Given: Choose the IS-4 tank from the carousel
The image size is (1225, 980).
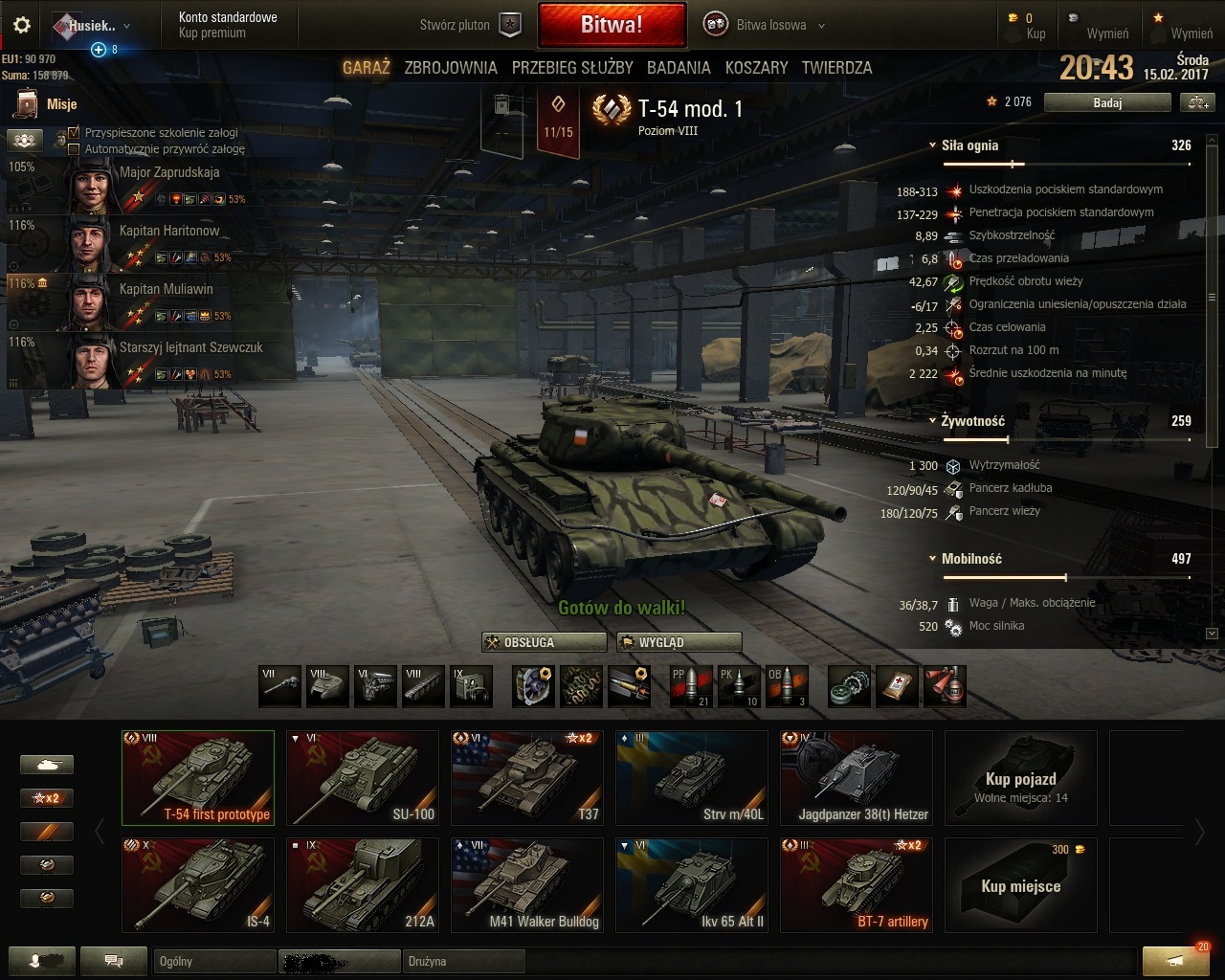Looking at the screenshot, I should tap(198, 885).
